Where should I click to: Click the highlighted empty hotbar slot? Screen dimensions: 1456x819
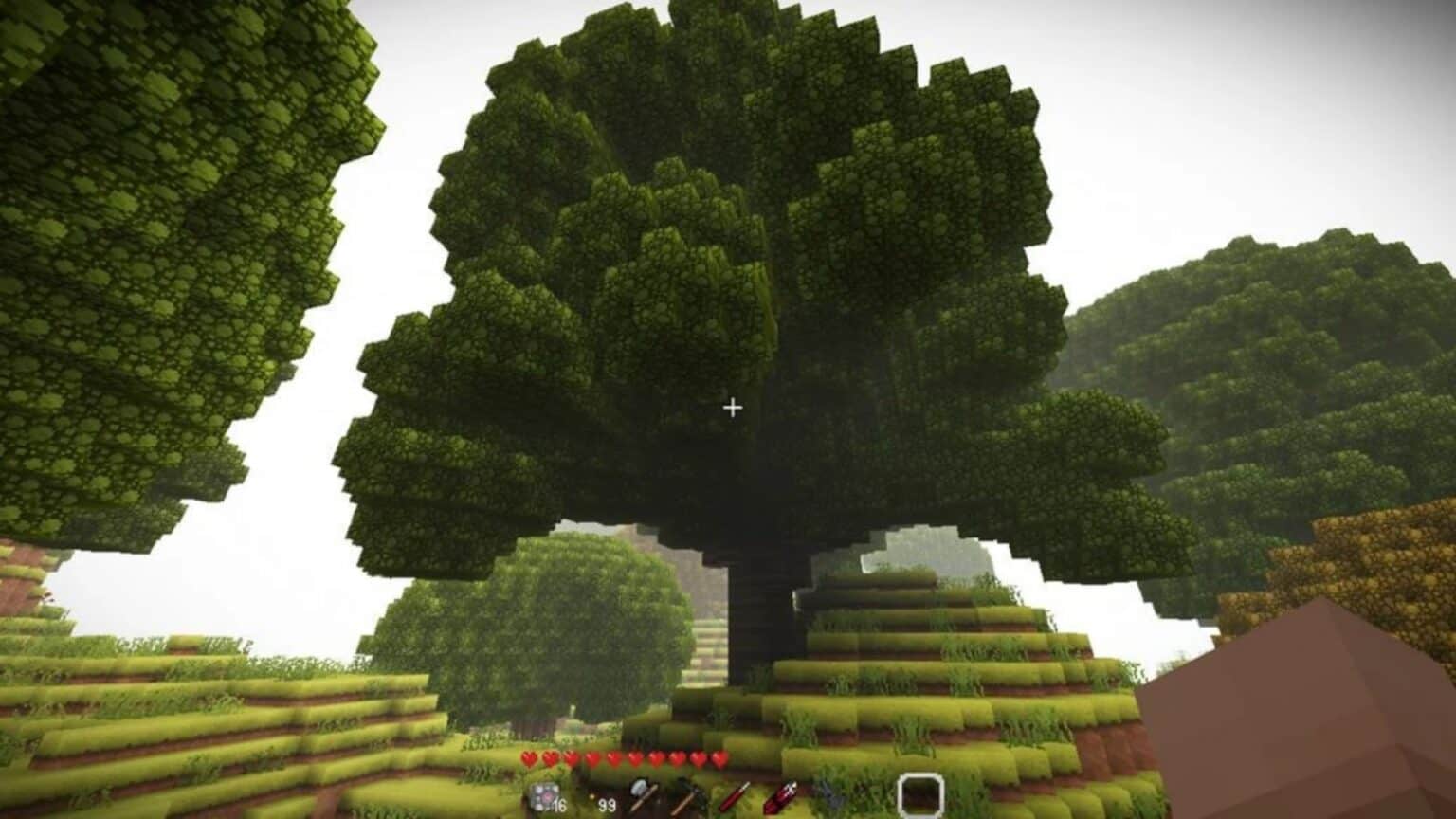click(x=921, y=794)
